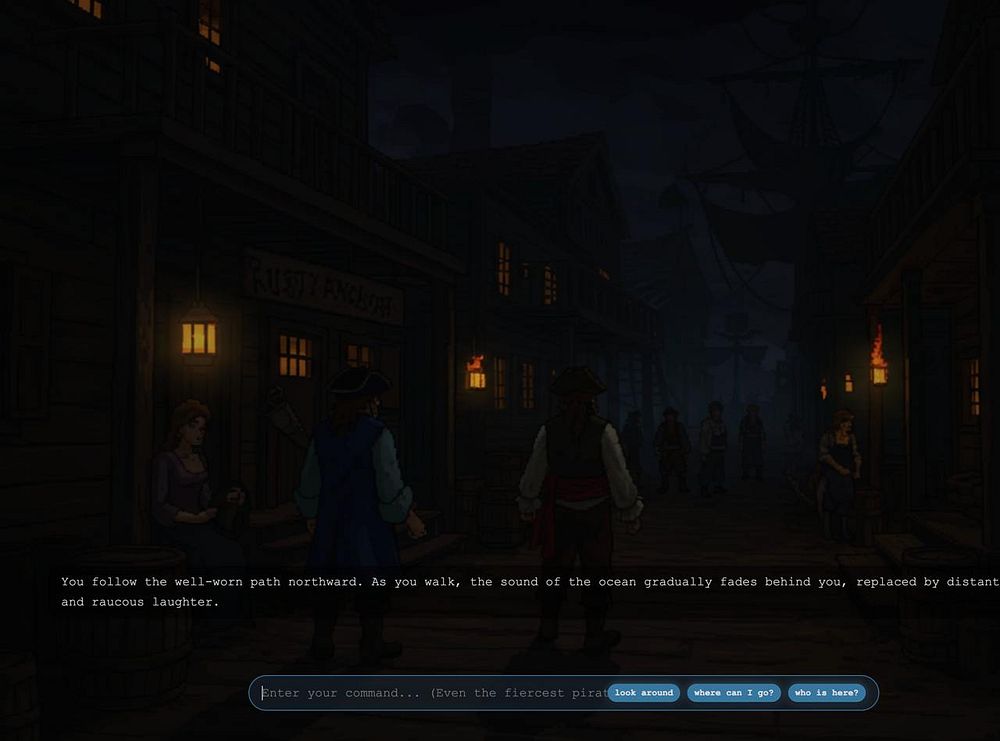Select the "who is here?" quick command
The width and height of the screenshot is (1000, 741).
[827, 693]
